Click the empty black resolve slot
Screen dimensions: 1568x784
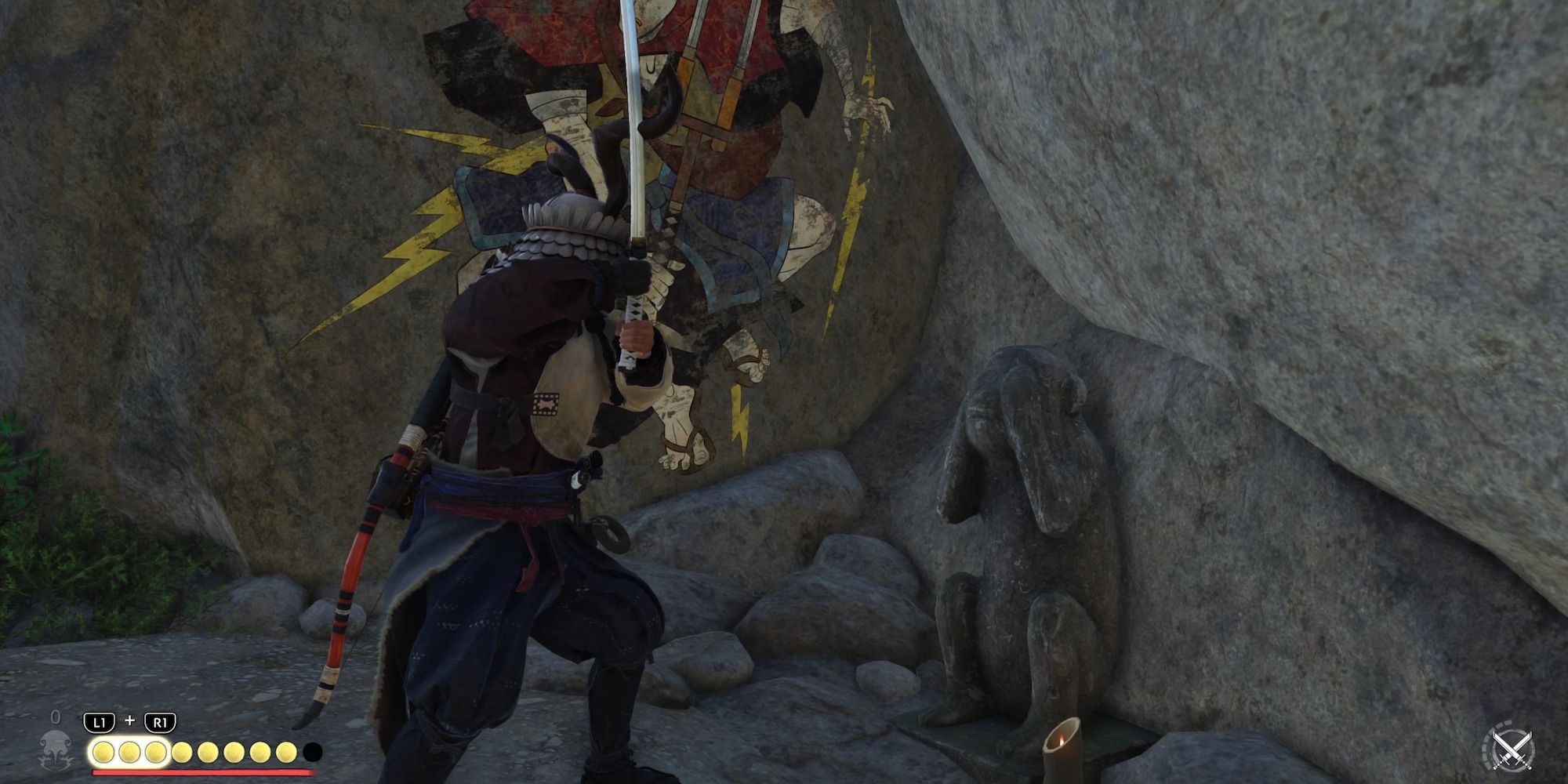click(x=314, y=752)
